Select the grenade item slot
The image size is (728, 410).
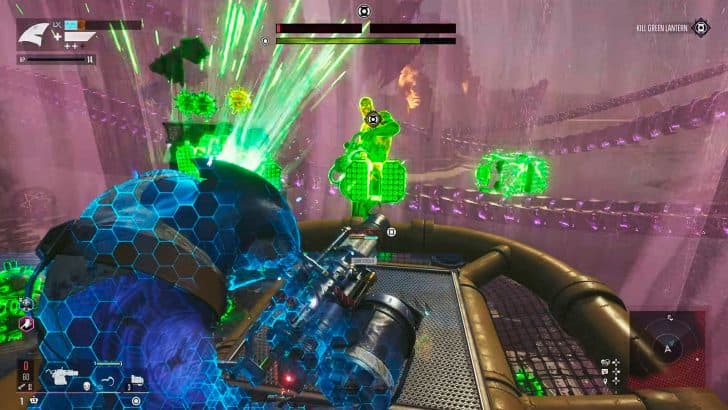click(137, 379)
